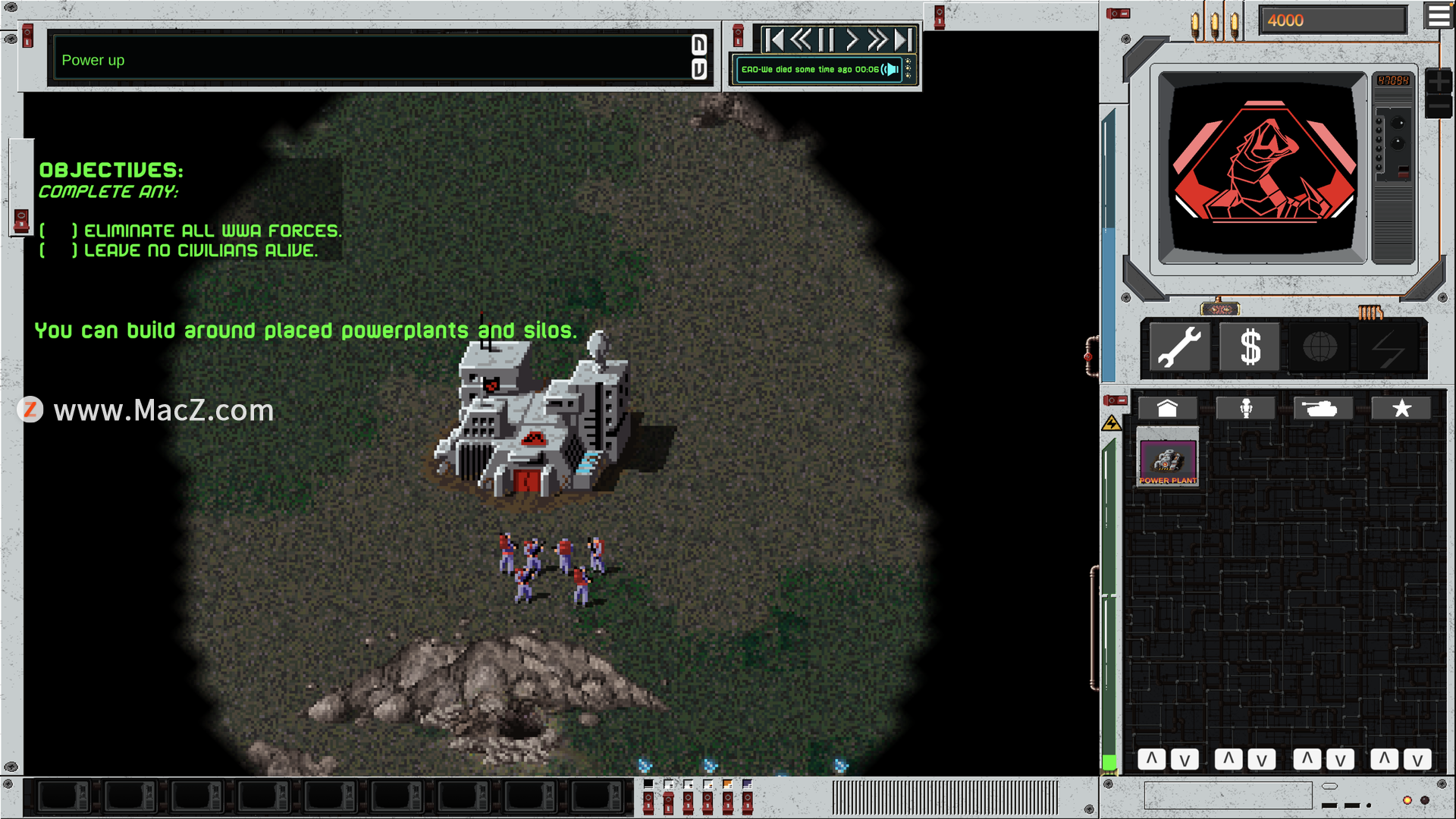Rewind the current music track
The image size is (1456, 819).
click(x=800, y=39)
